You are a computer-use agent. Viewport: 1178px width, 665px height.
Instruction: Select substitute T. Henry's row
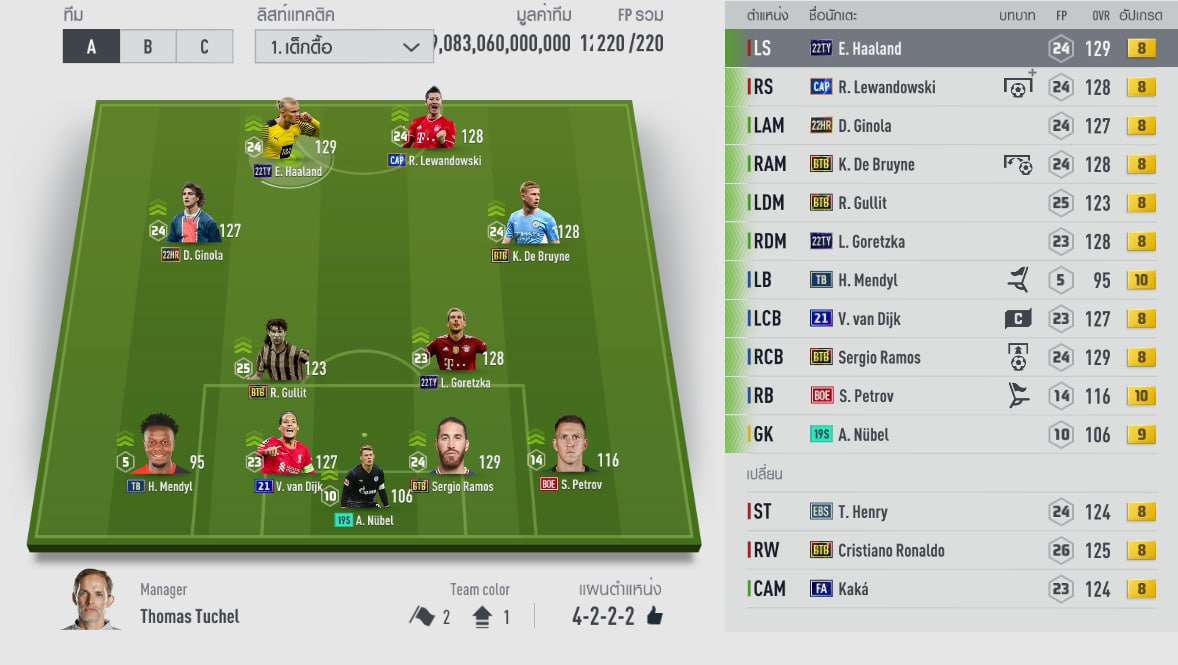950,512
